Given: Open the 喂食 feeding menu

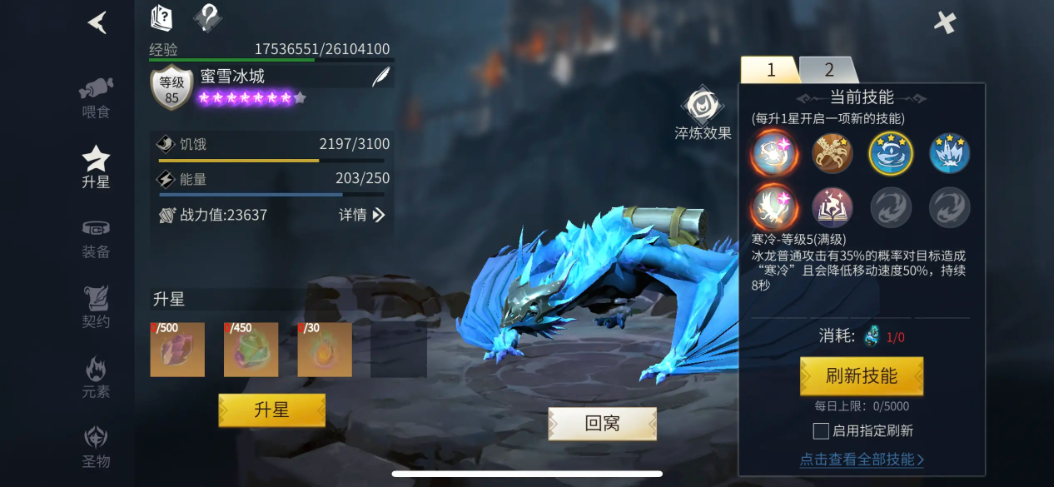Looking at the screenshot, I should pyautogui.click(x=96, y=96).
